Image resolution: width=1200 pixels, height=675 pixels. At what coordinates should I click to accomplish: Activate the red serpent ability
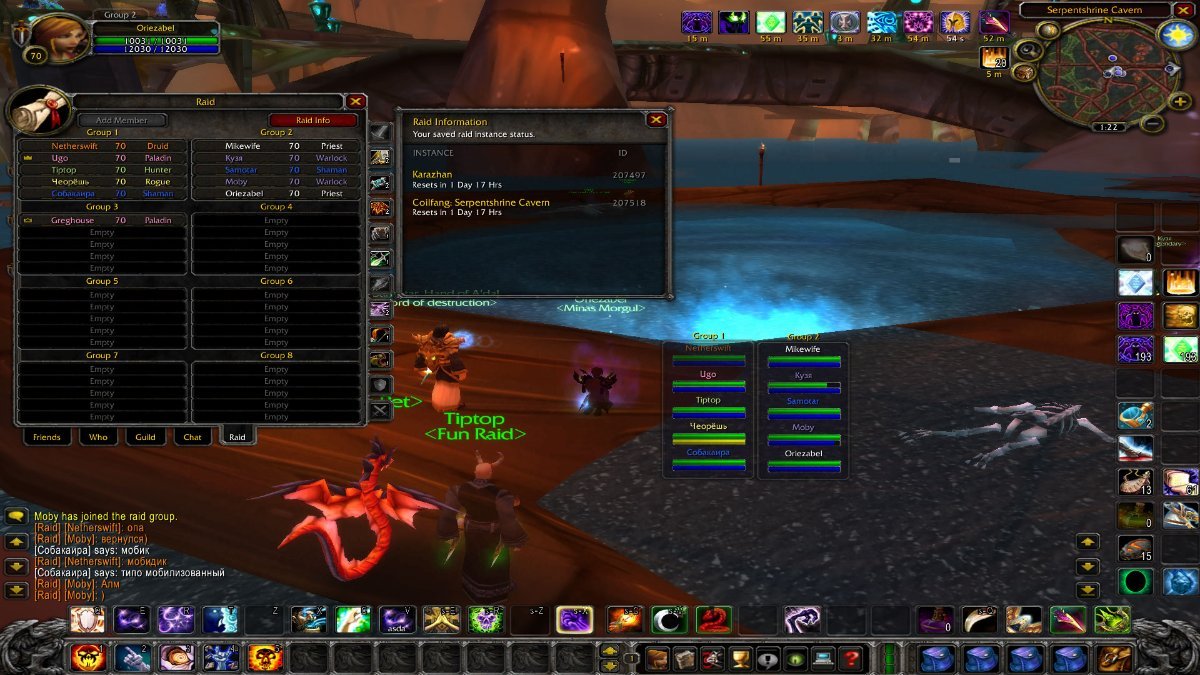click(x=713, y=620)
